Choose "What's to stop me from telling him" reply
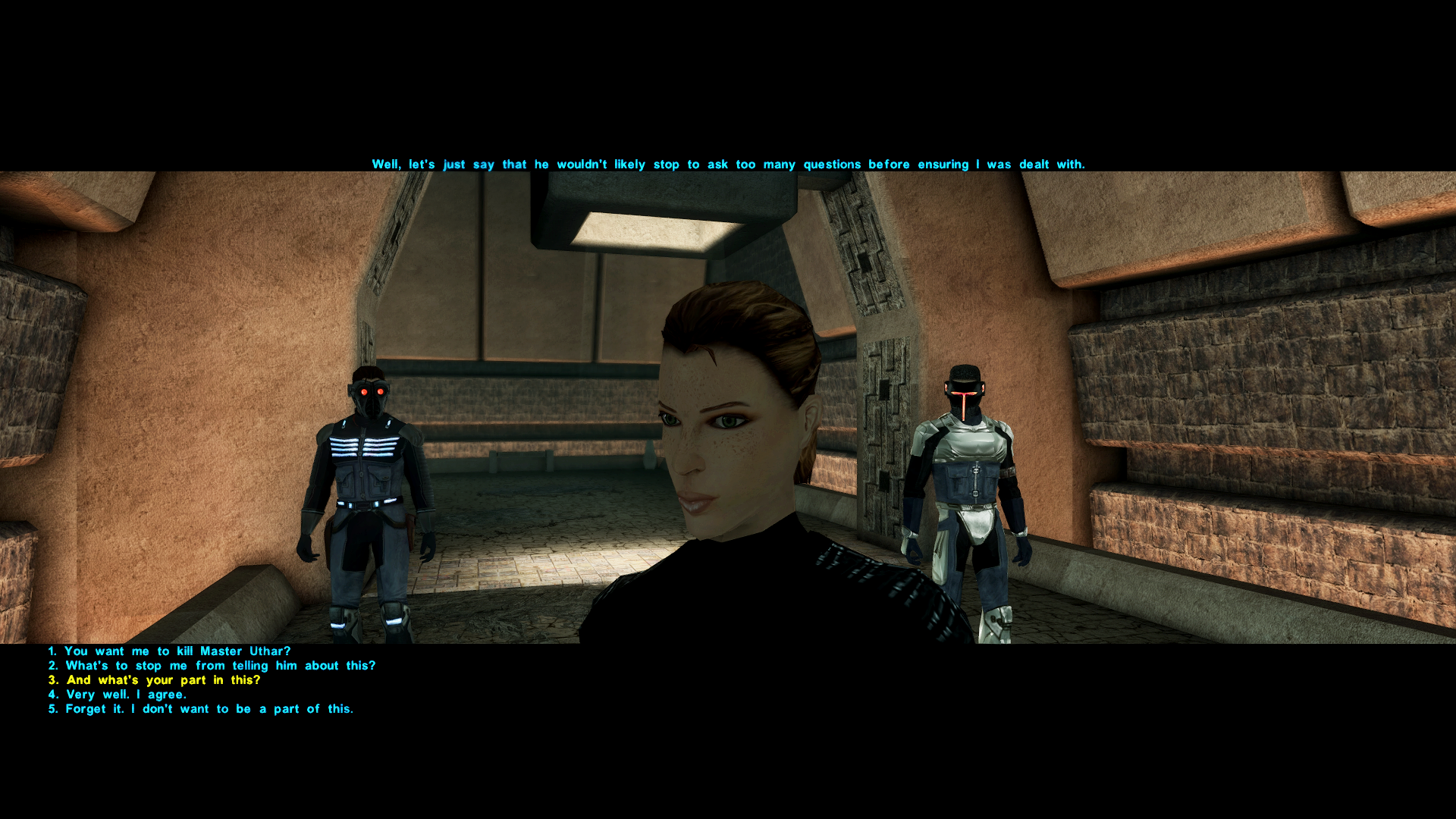Viewport: 1456px width, 819px height. tap(220, 666)
